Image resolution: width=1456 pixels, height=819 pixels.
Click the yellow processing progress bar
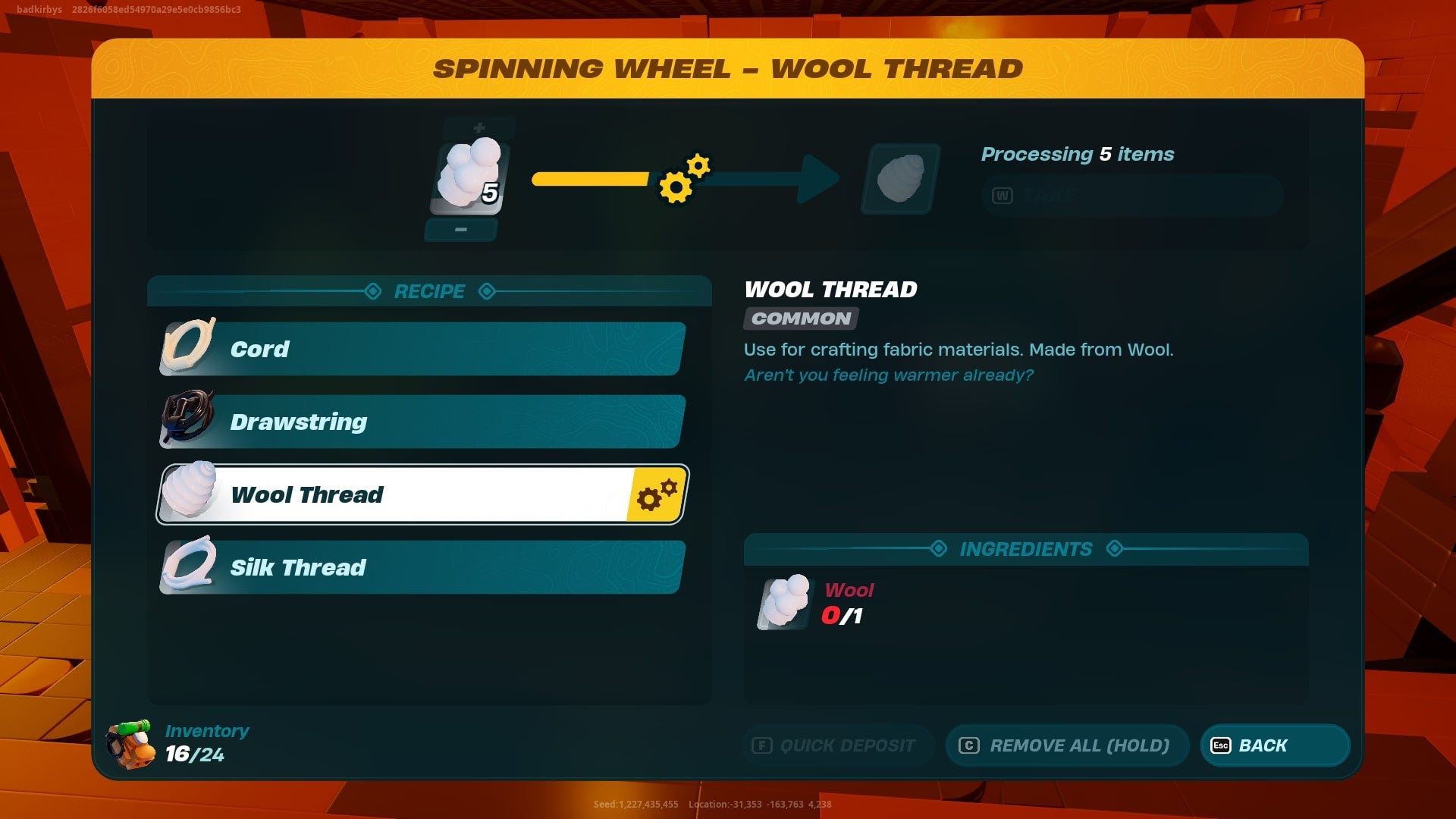[x=591, y=180]
